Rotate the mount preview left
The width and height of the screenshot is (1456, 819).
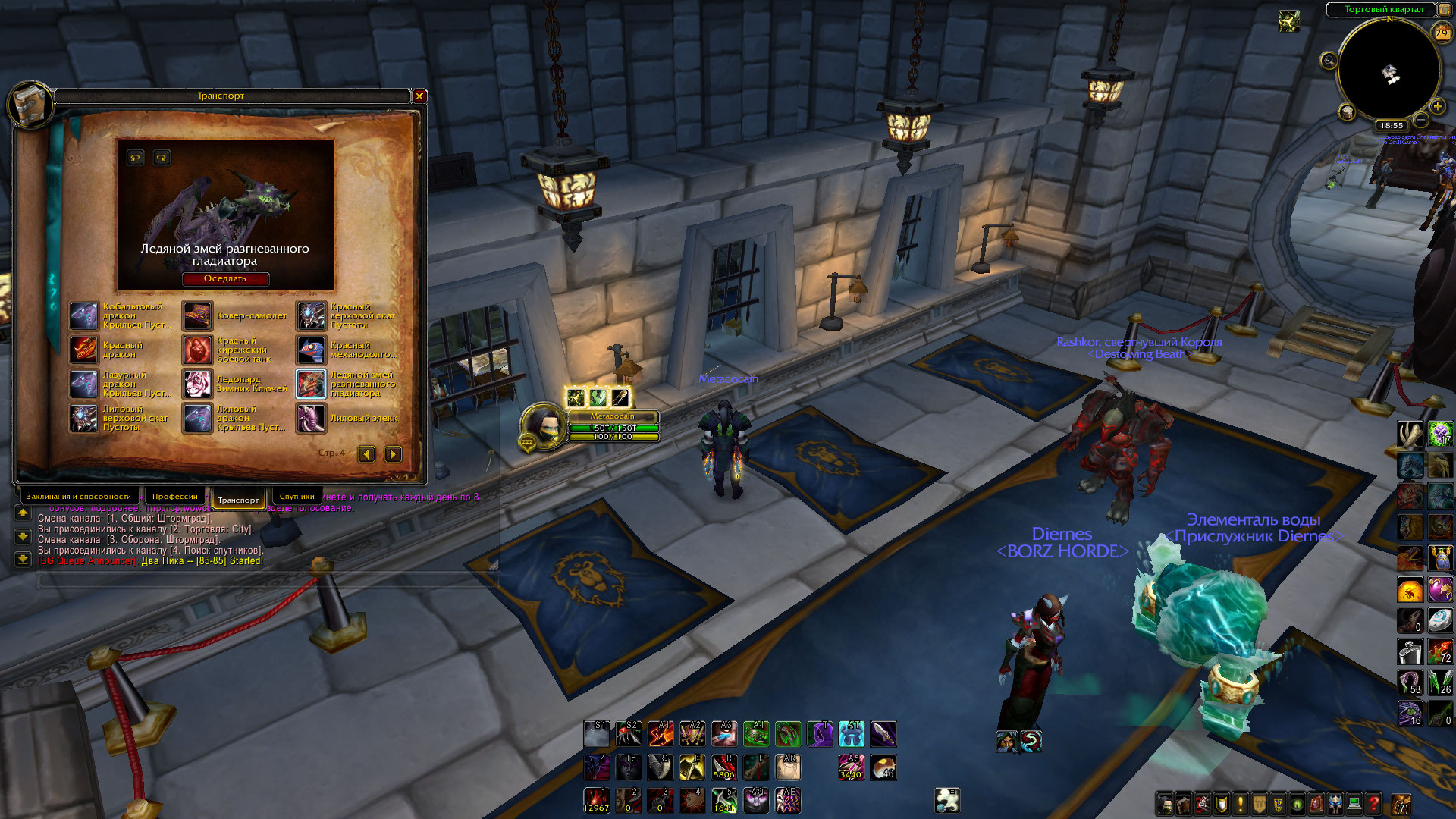136,158
